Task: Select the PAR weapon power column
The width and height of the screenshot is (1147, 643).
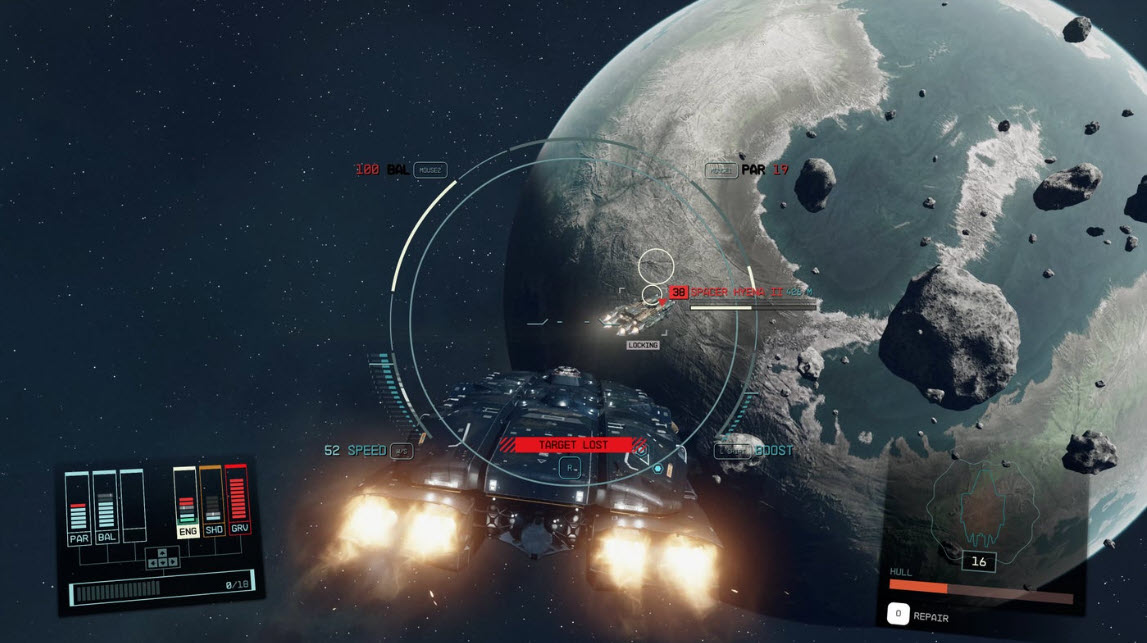Action: tap(79, 507)
